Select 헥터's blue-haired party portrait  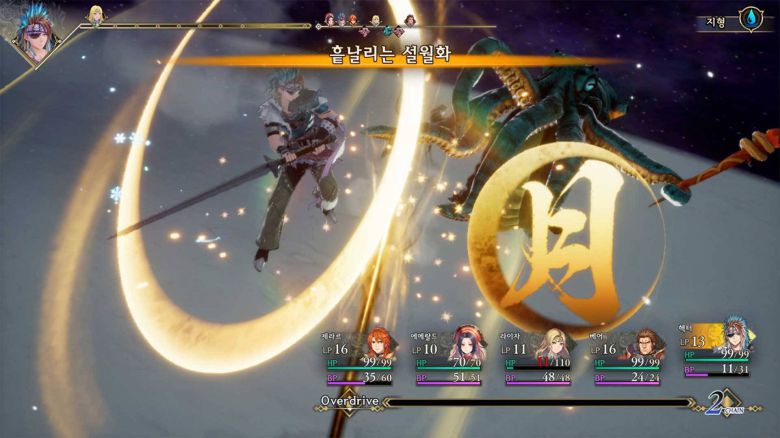(x=735, y=332)
